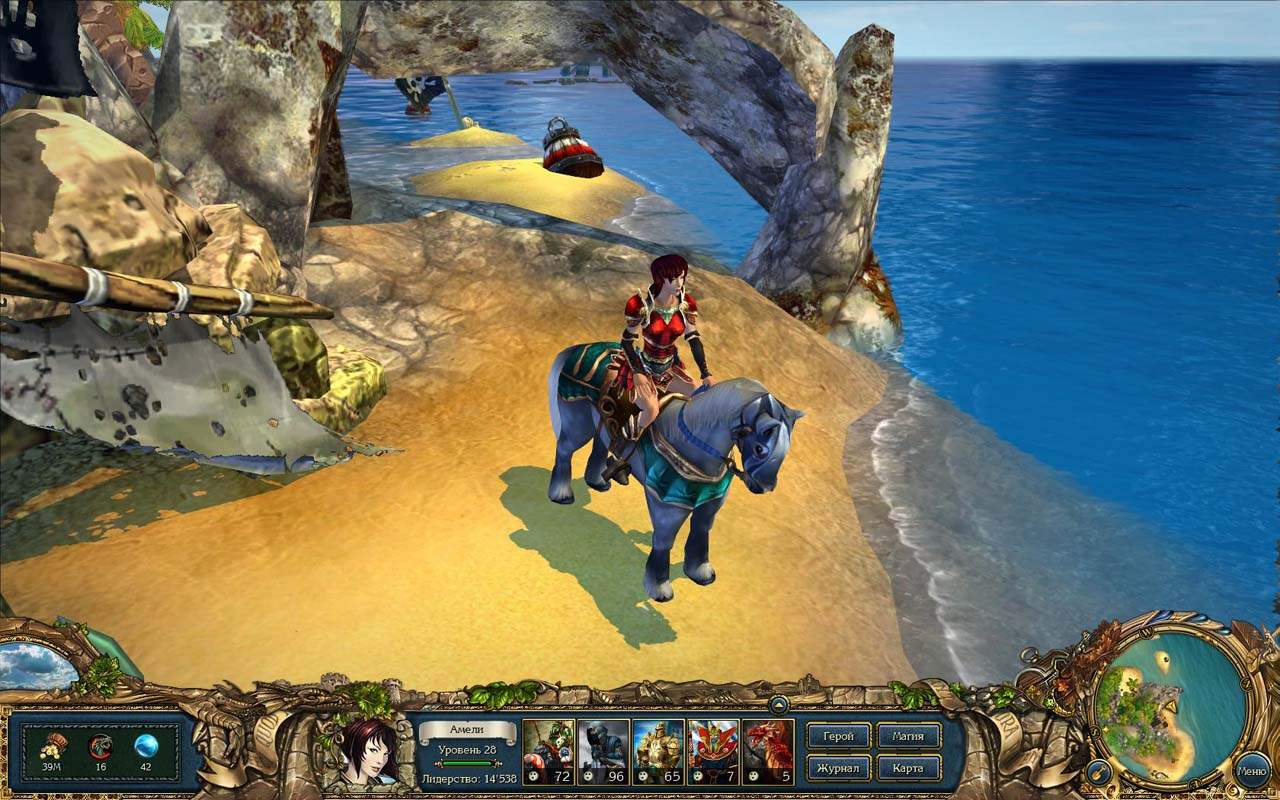Open the Журнал quest journal
The width and height of the screenshot is (1280, 800).
(838, 768)
